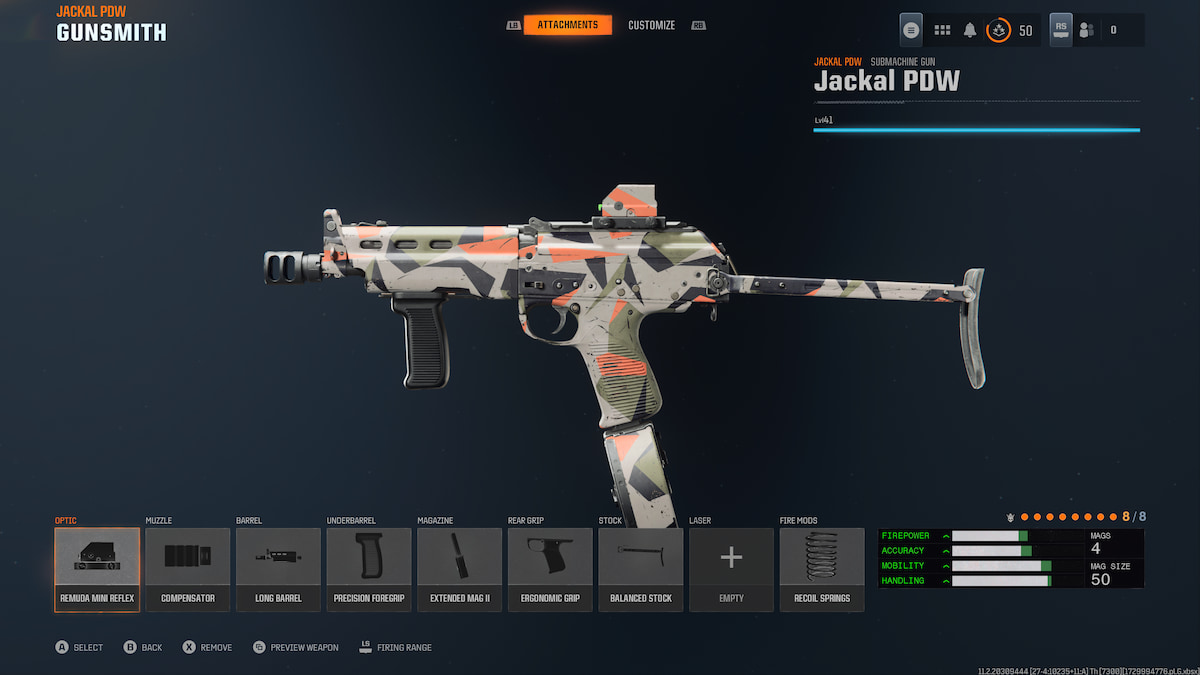The height and width of the screenshot is (675, 1200).
Task: Select the Remuda Mini Reflex optic slot
Action: [x=97, y=569]
